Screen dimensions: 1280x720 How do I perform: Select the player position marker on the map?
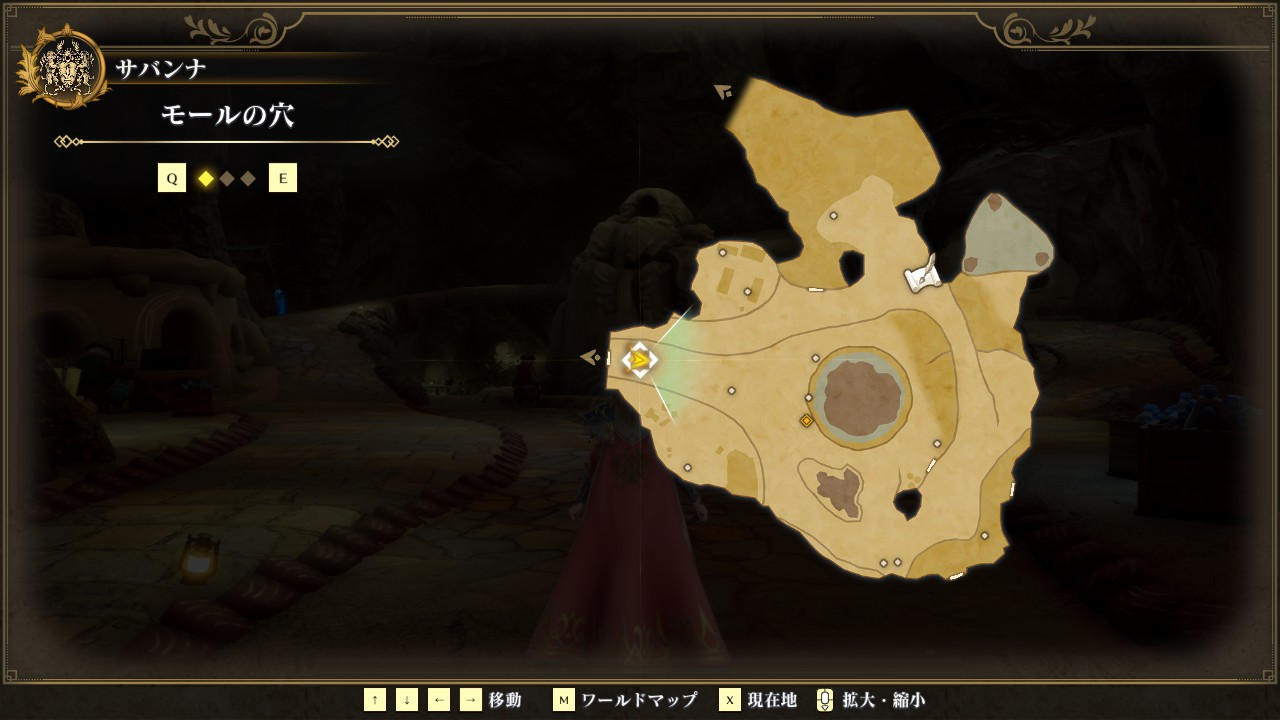tap(639, 360)
